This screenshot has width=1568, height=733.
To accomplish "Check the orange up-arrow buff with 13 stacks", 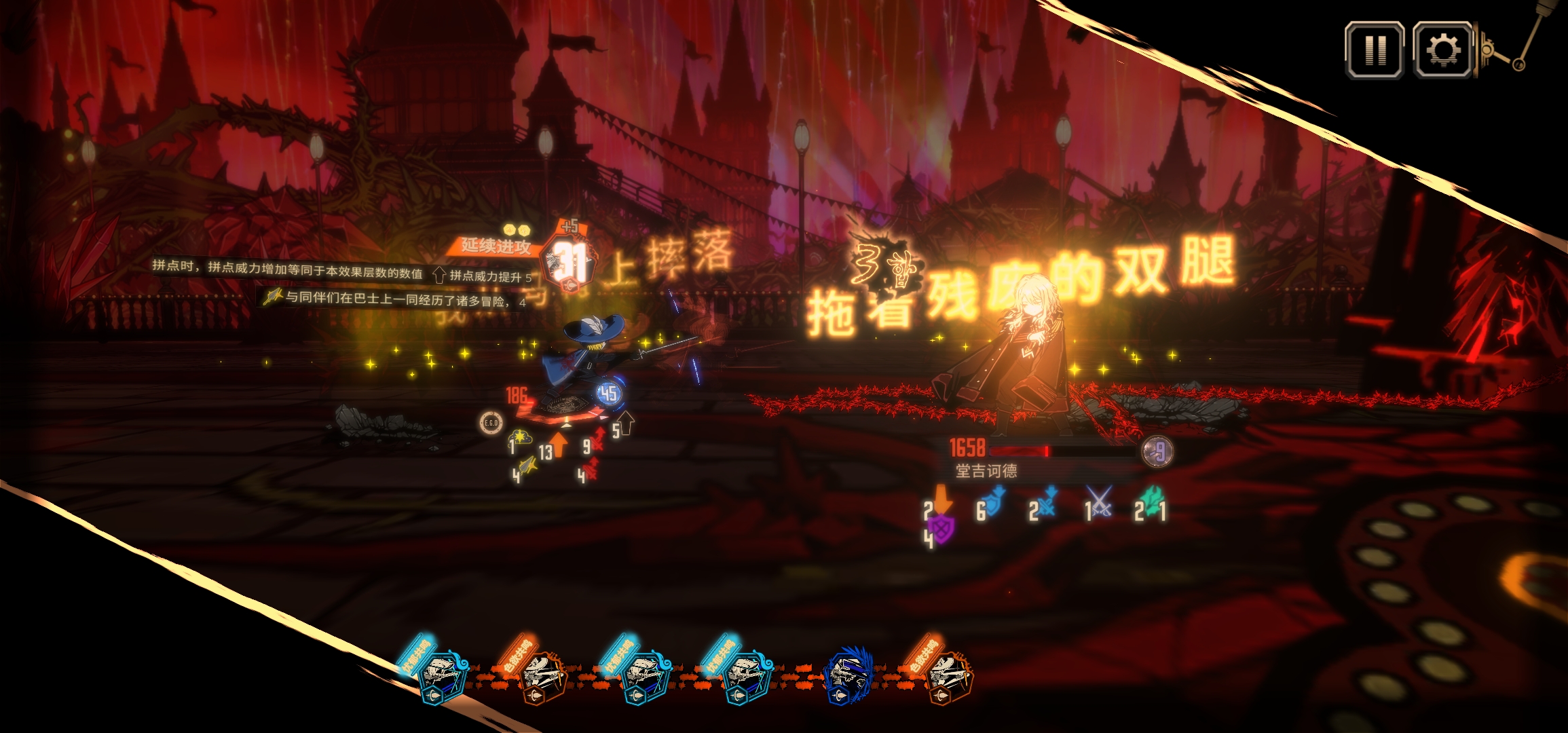I will (557, 445).
